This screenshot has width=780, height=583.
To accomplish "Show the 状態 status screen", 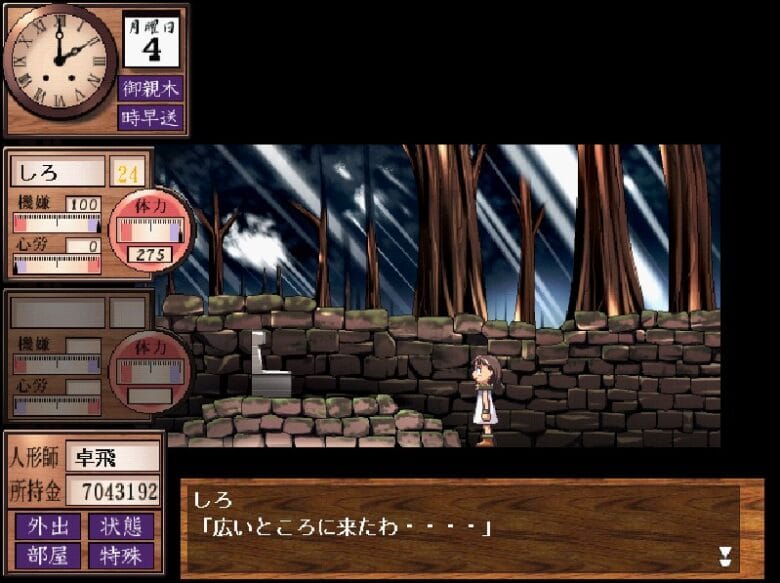I will click(x=121, y=526).
